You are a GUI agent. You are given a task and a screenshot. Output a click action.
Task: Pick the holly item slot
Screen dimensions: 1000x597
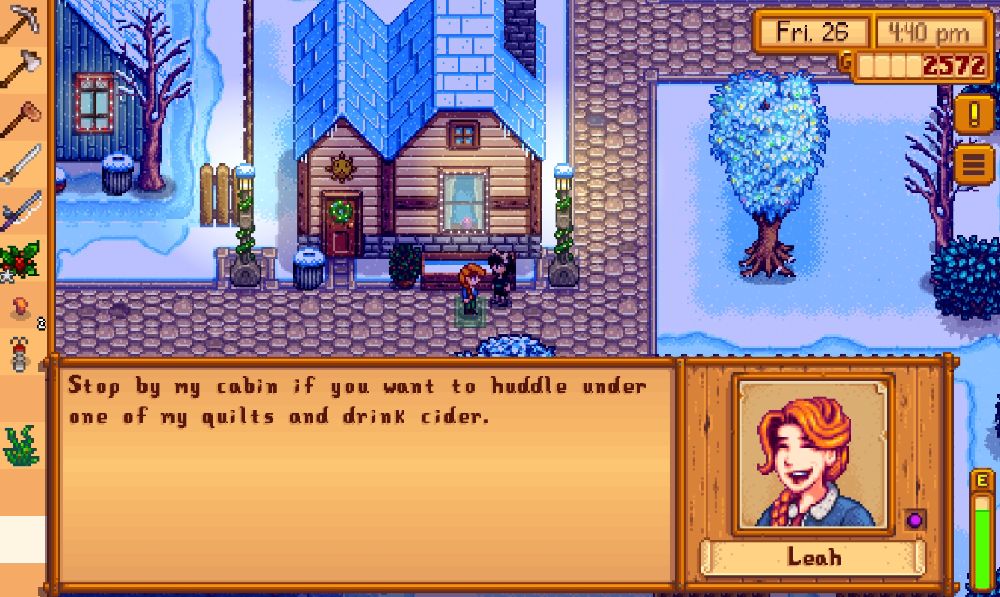[x=20, y=259]
